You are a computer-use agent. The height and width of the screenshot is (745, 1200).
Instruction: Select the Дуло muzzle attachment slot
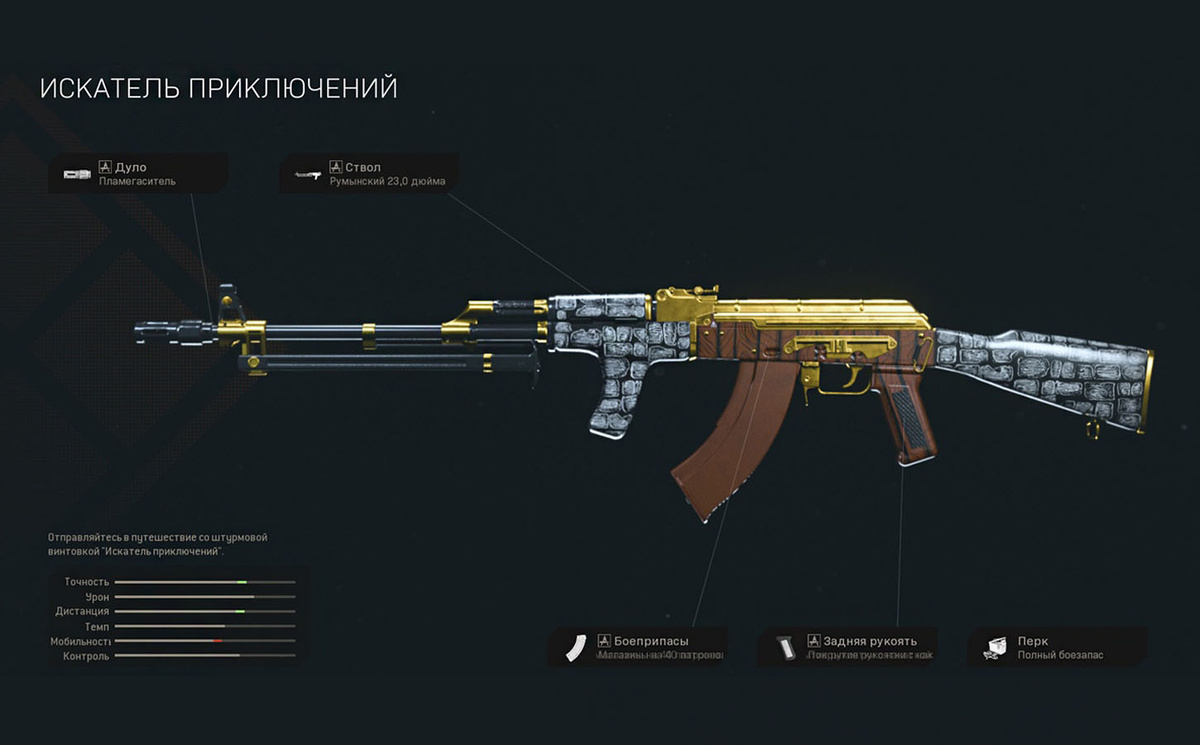click(137, 173)
